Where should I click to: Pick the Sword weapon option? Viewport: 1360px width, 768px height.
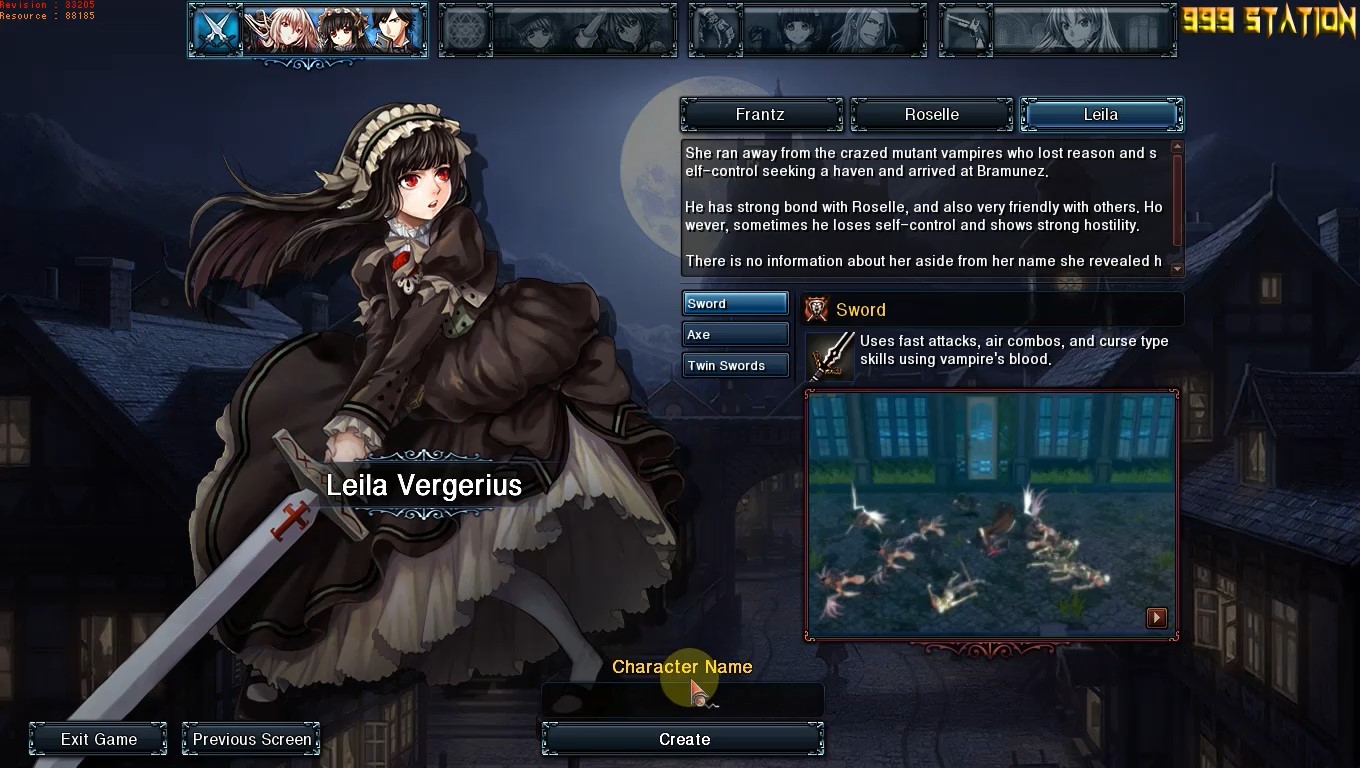click(x=735, y=304)
